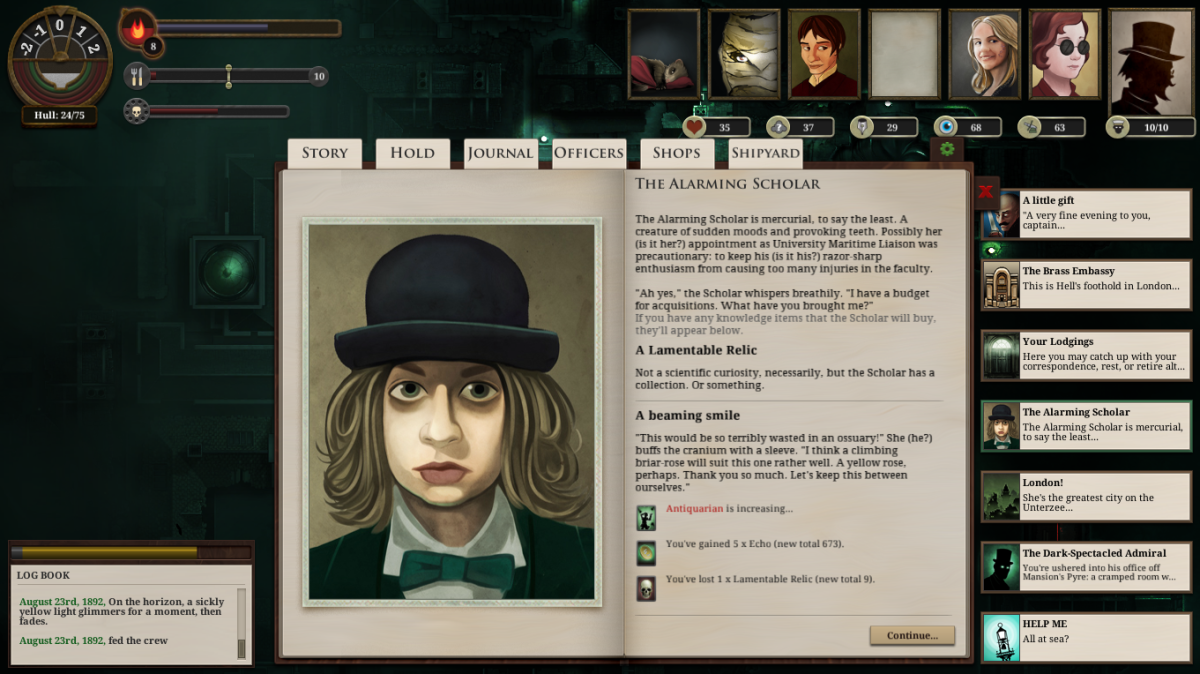1200x674 pixels.
Task: Choose the 'A little gift' storylet
Action: coord(1085,214)
